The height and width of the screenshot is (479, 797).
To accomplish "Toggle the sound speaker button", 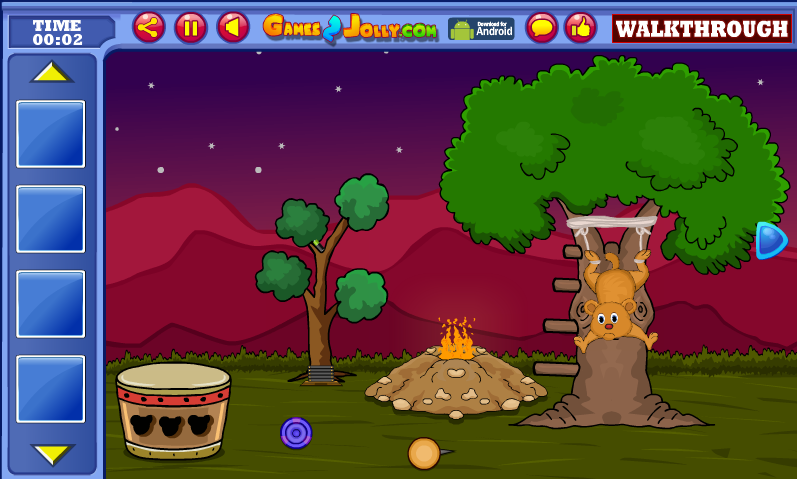I will point(233,27).
